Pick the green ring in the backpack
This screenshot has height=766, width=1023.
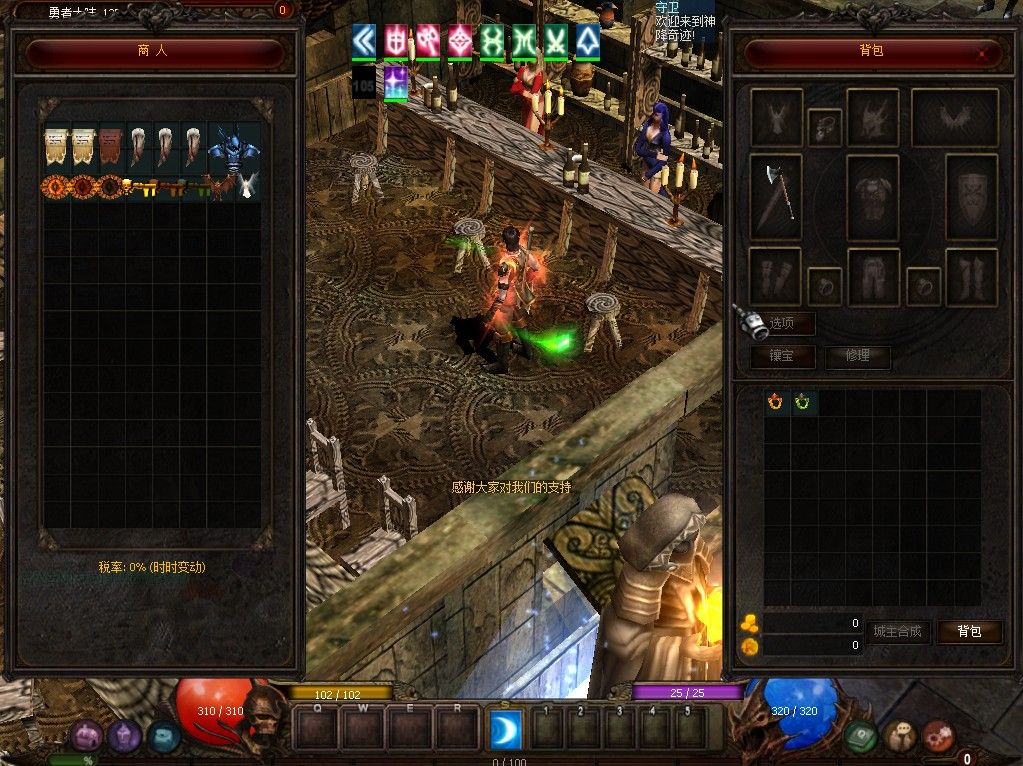tap(803, 403)
